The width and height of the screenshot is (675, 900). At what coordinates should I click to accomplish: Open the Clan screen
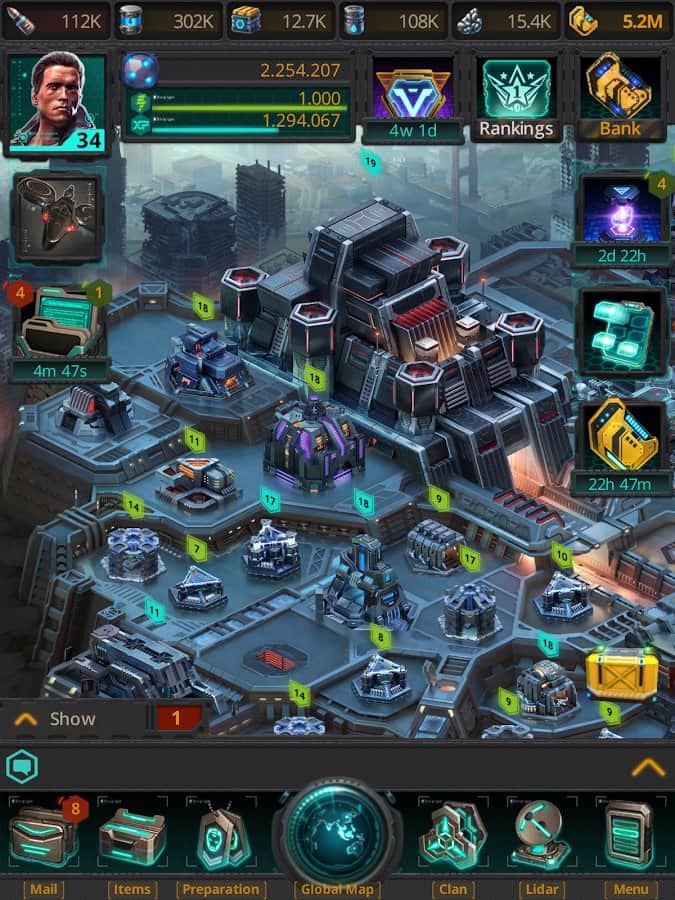pos(452,838)
